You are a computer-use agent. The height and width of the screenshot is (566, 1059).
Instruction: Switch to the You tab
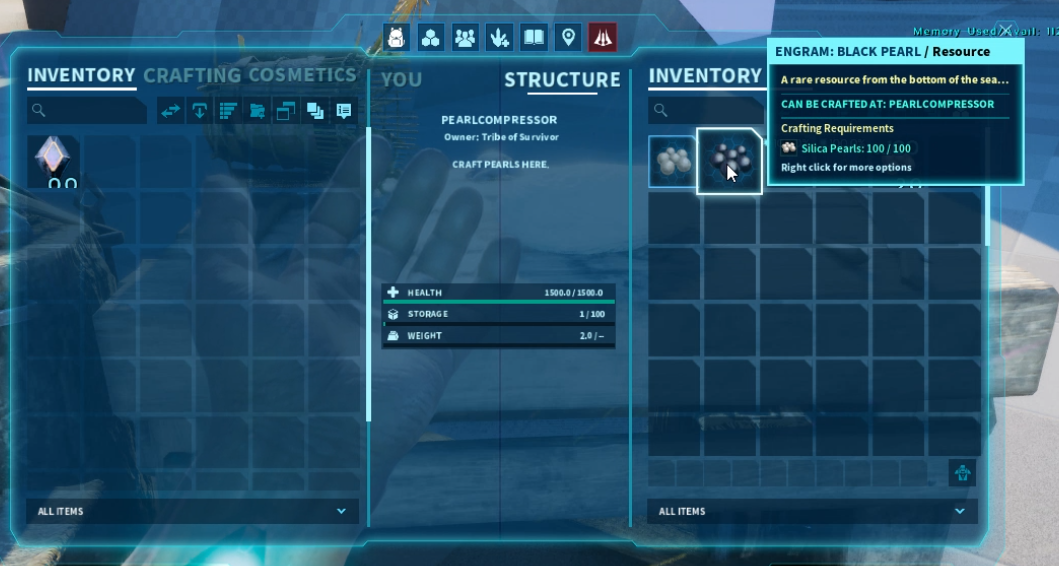tap(401, 79)
